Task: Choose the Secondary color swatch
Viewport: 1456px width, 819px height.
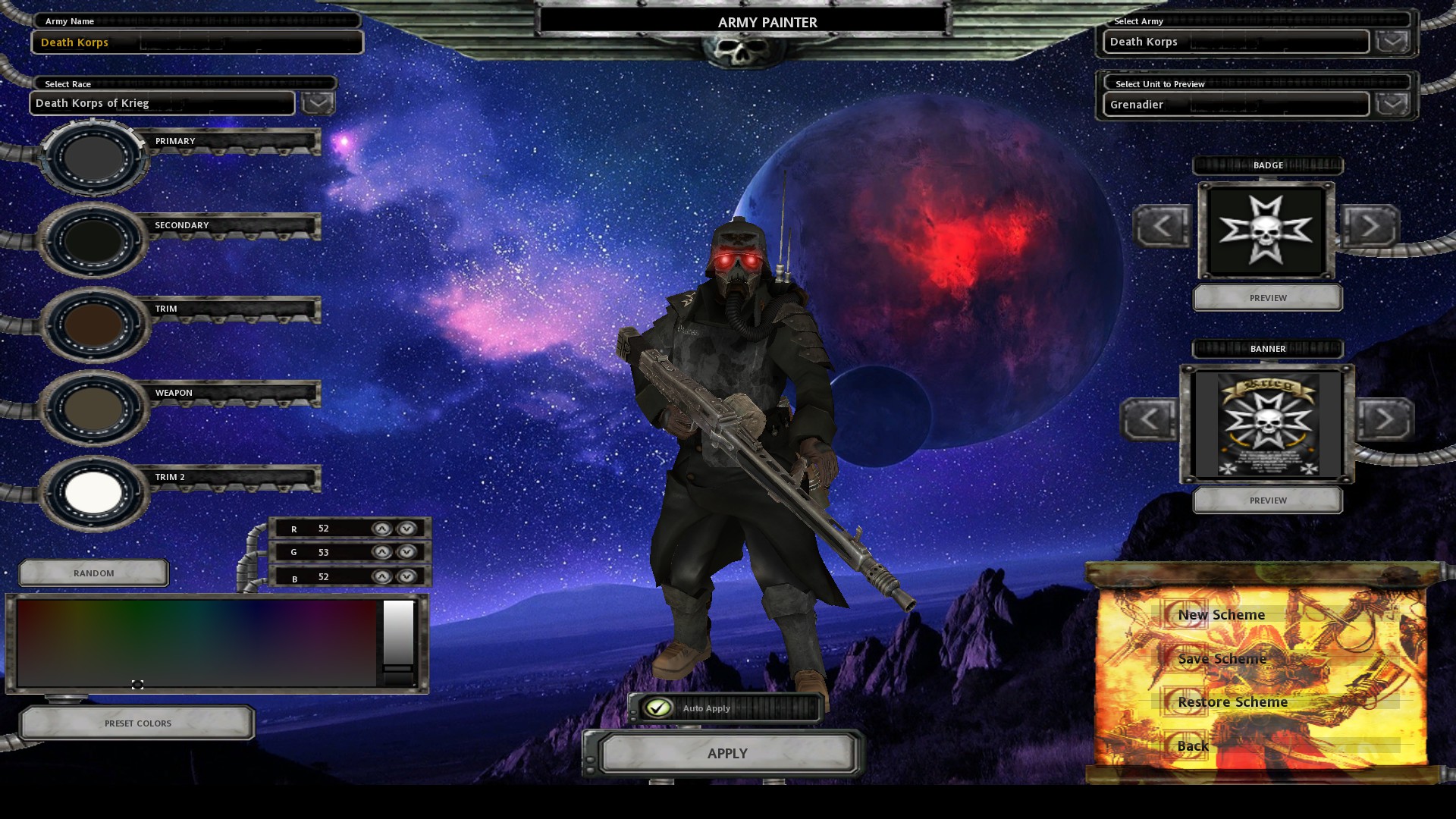Action: pyautogui.click(x=93, y=240)
